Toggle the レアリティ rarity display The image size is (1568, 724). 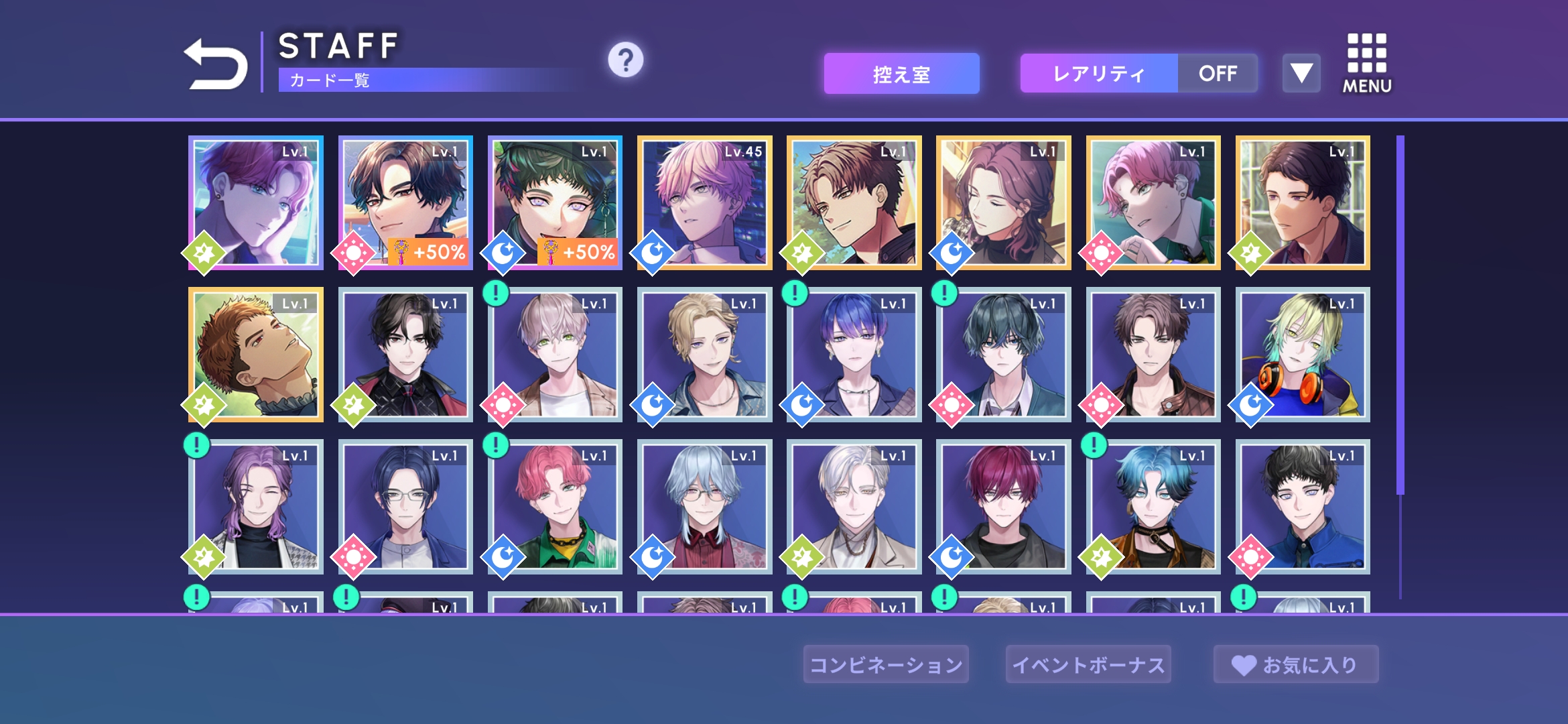point(1138,74)
